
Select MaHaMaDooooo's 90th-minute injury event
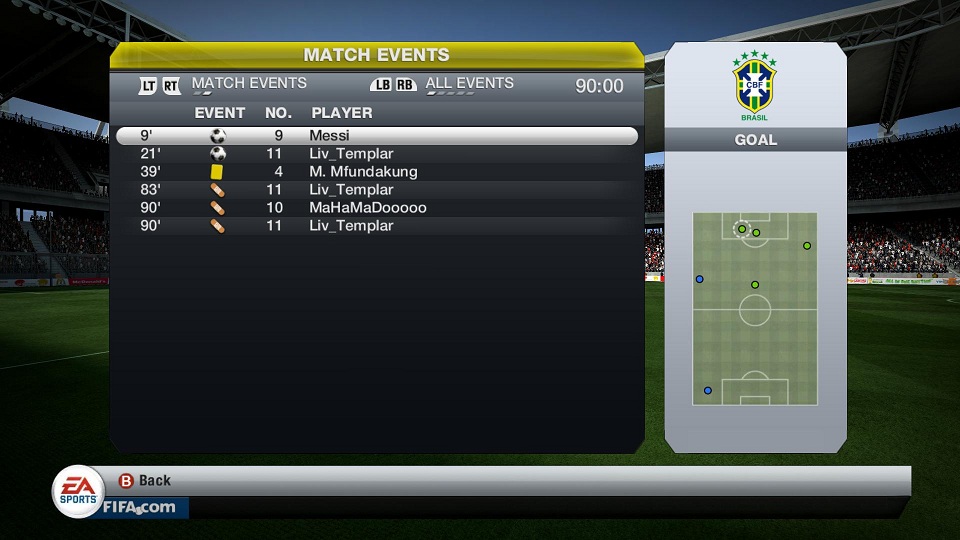click(376, 208)
